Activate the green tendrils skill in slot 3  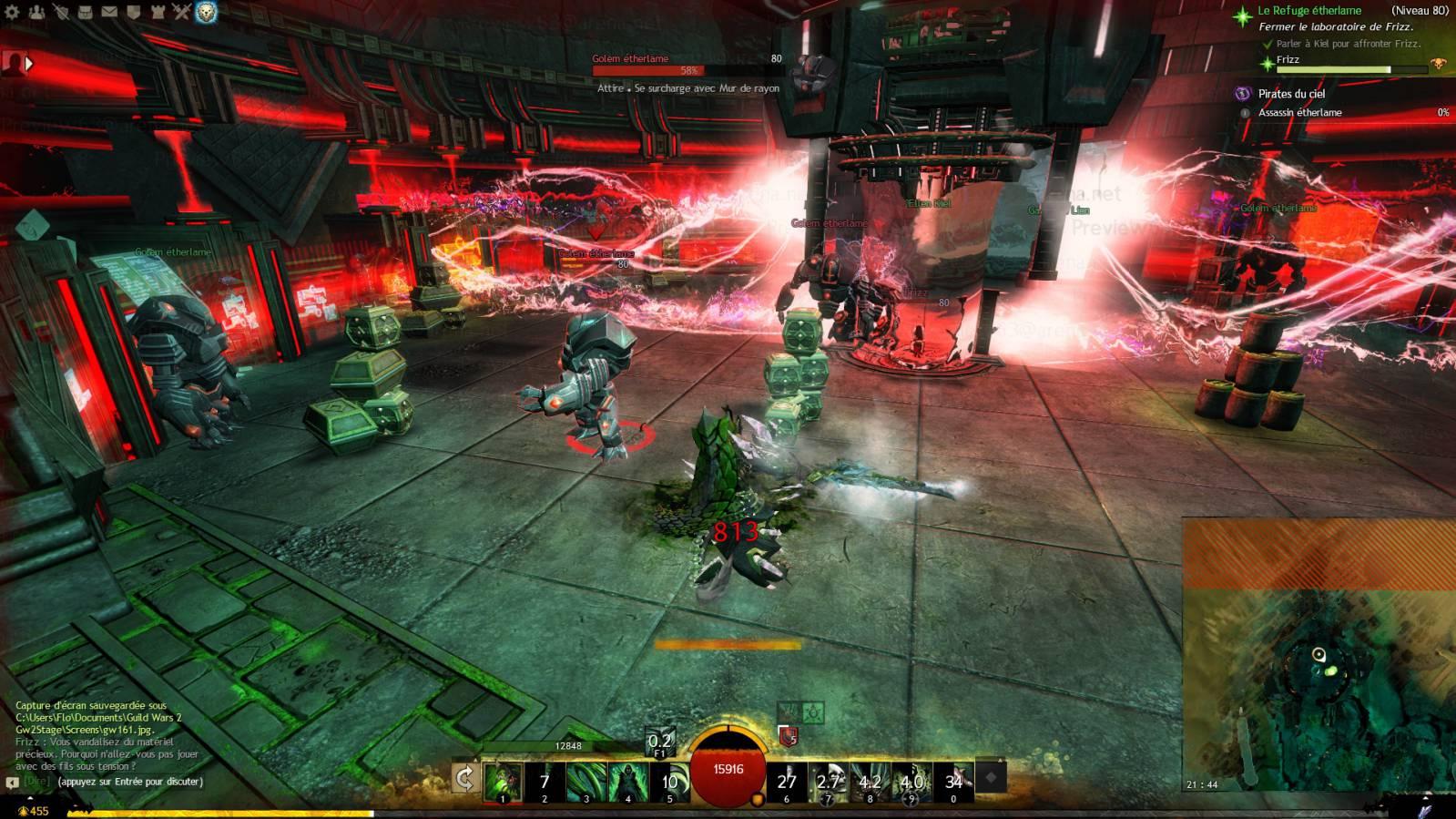coord(586,782)
